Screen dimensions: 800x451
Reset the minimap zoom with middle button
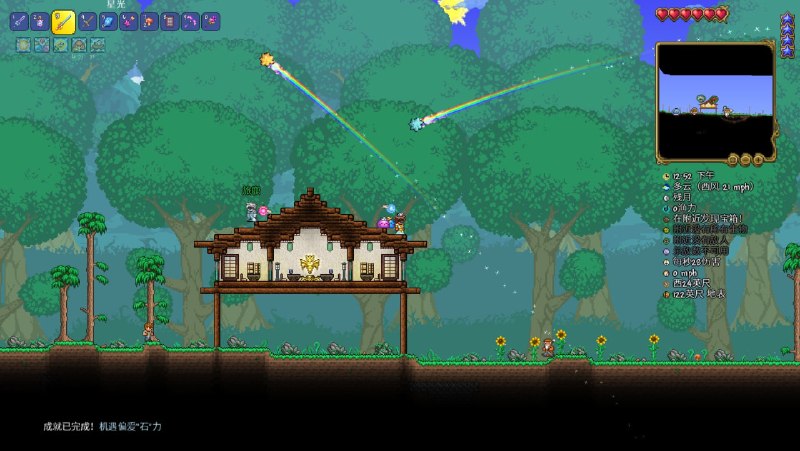[746, 159]
